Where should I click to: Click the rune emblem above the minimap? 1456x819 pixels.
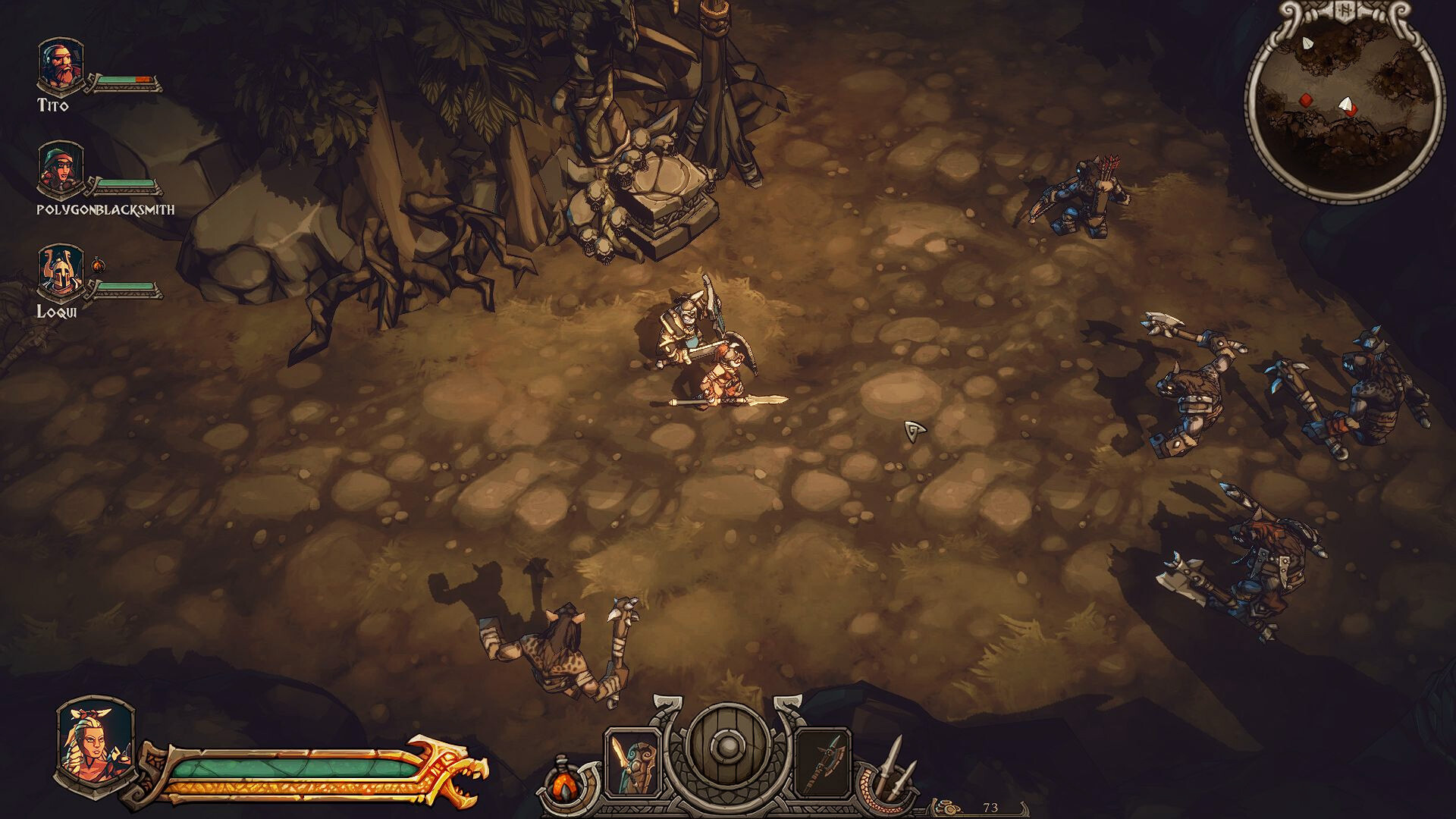click(x=1347, y=11)
